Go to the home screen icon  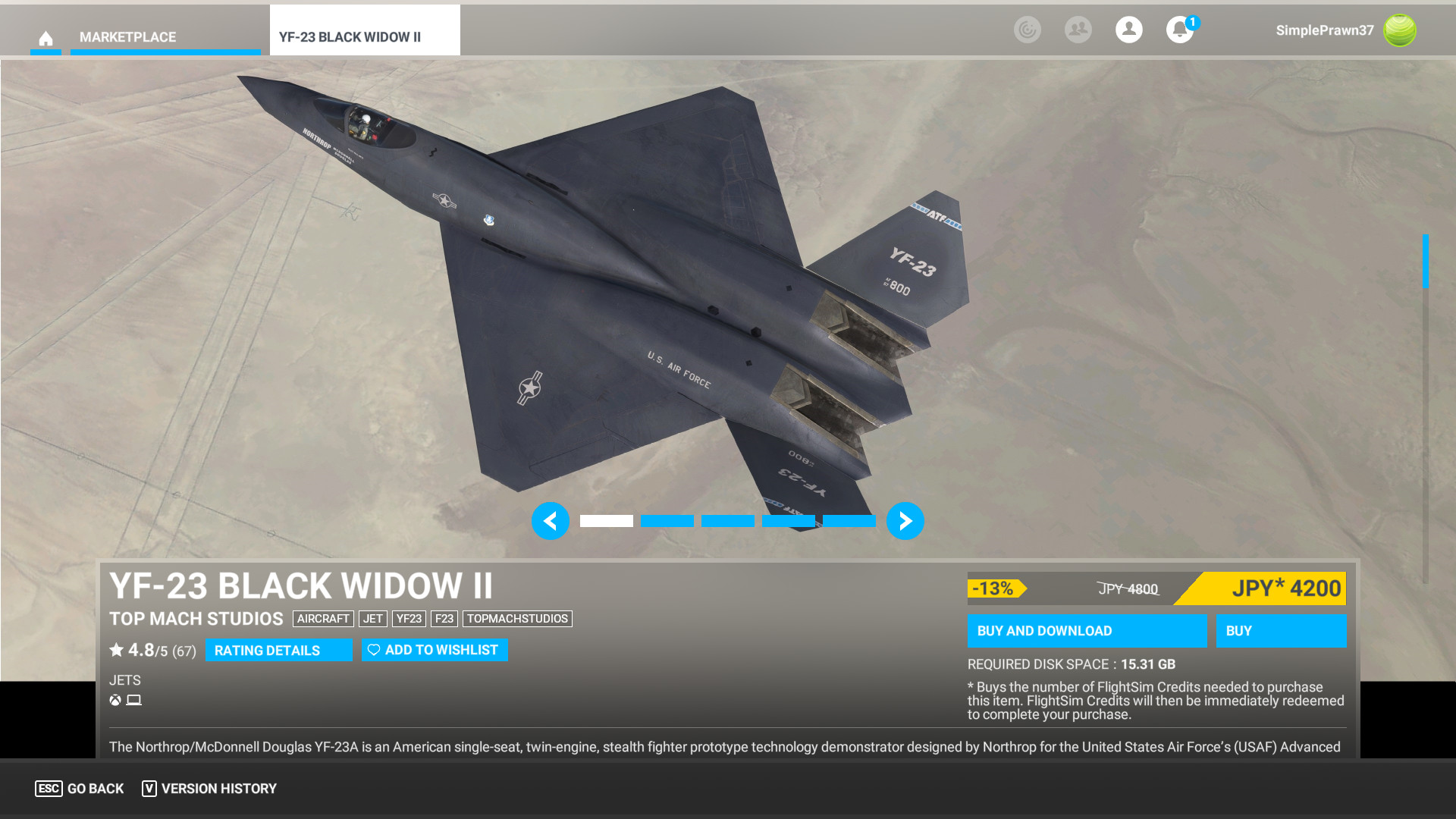(x=45, y=38)
